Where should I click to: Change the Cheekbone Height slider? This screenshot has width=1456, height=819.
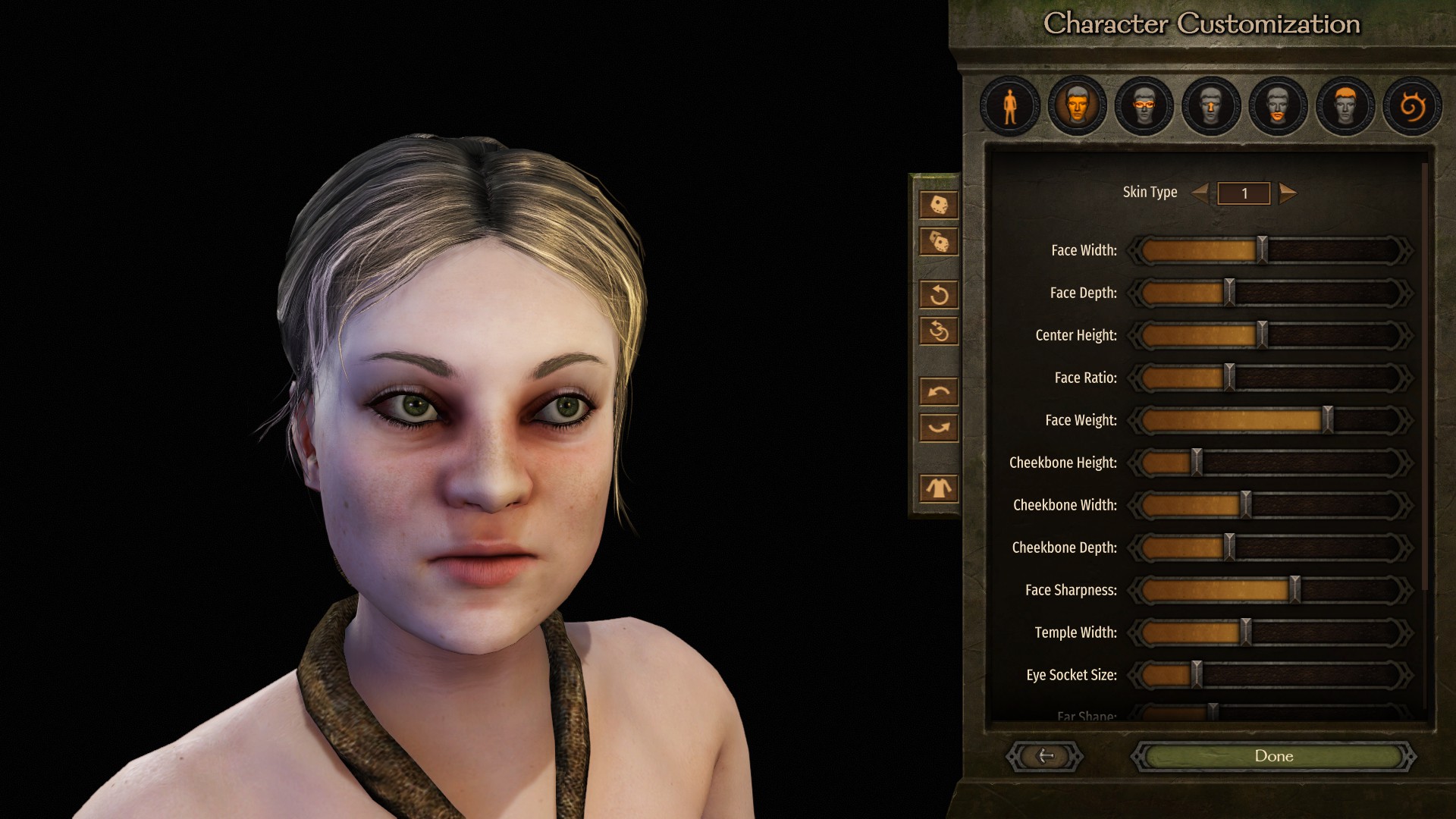coord(1197,463)
